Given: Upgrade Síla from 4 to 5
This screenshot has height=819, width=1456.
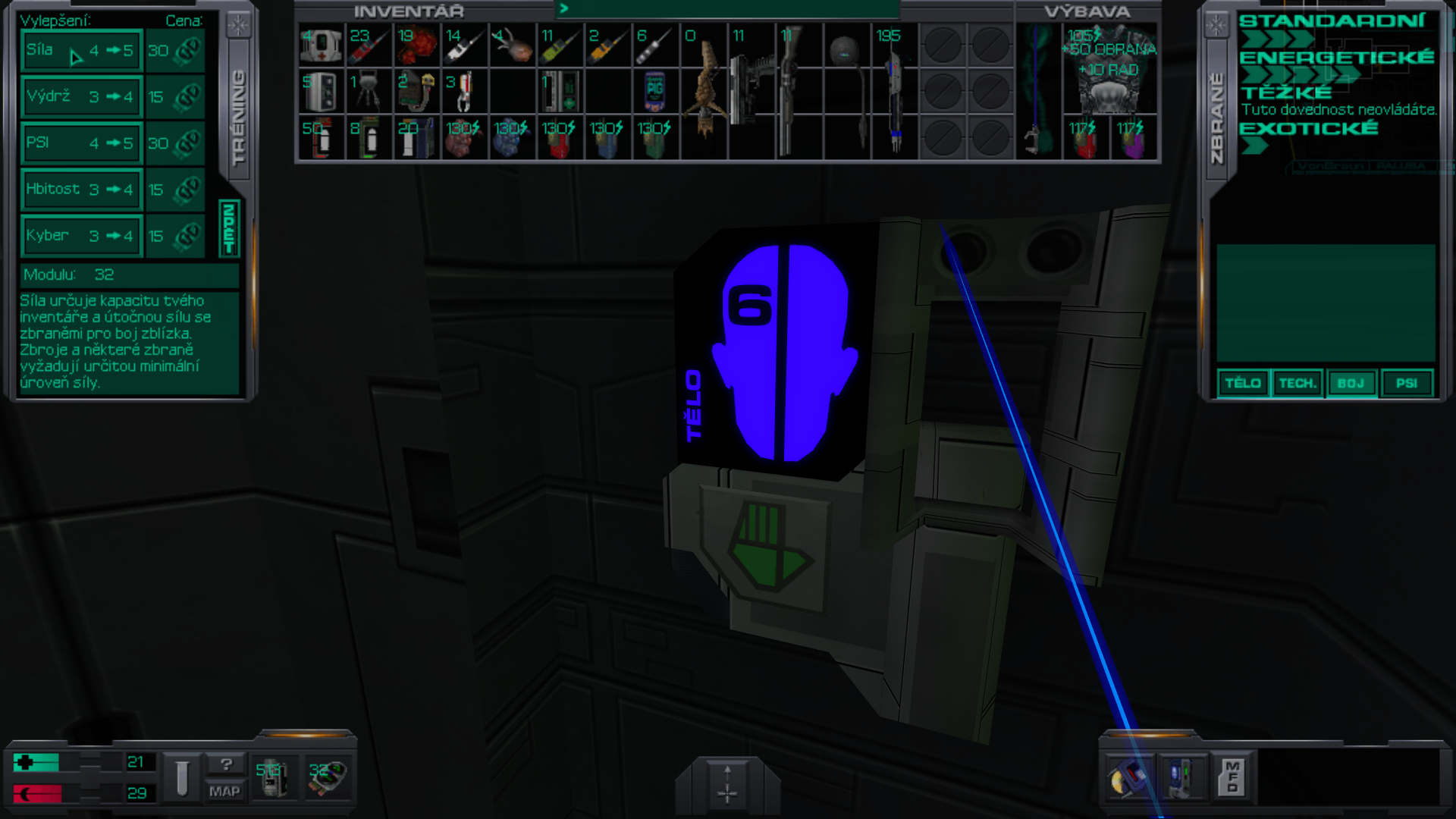Looking at the screenshot, I should coord(80,51).
